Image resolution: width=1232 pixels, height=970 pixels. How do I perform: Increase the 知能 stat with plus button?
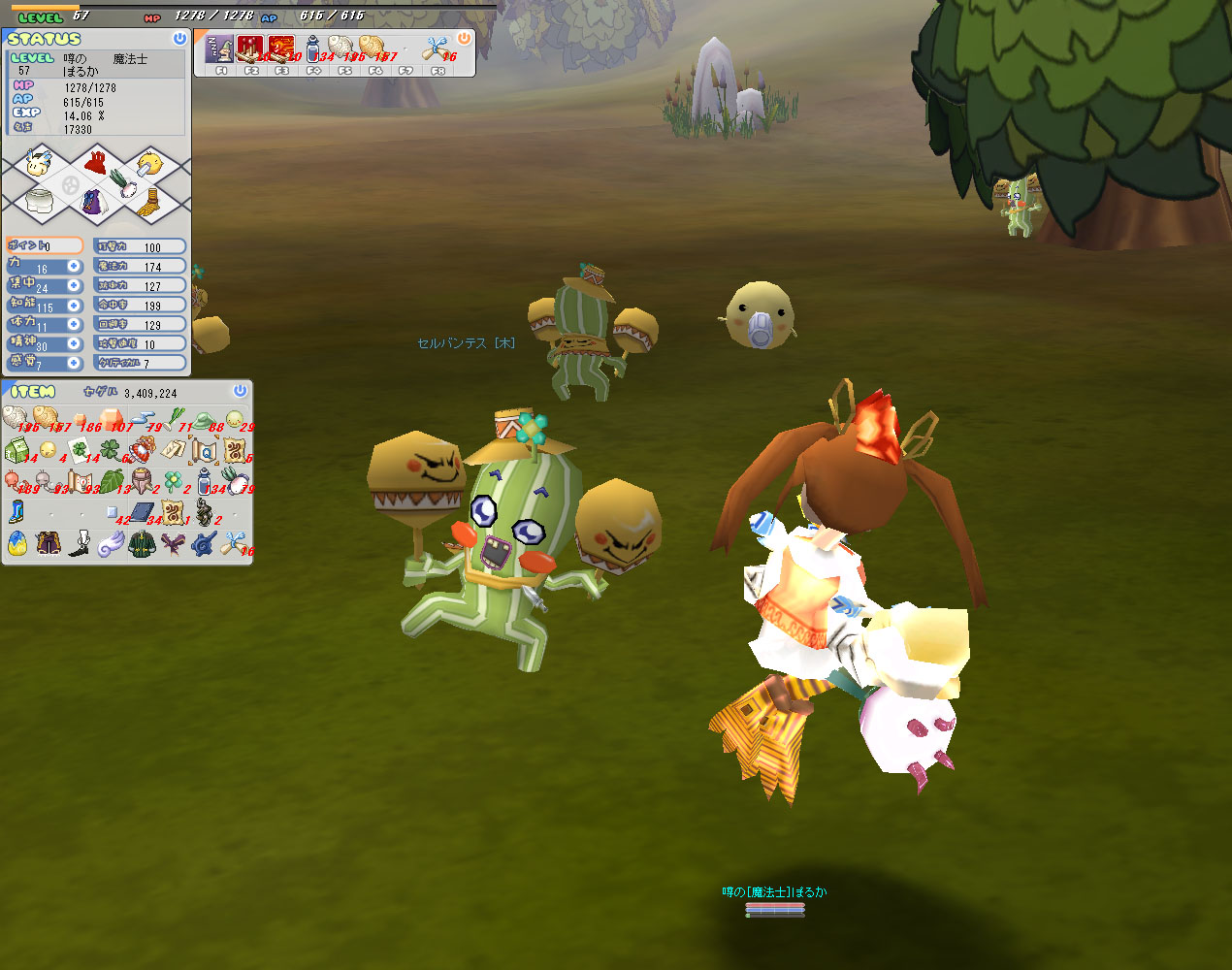[74, 305]
